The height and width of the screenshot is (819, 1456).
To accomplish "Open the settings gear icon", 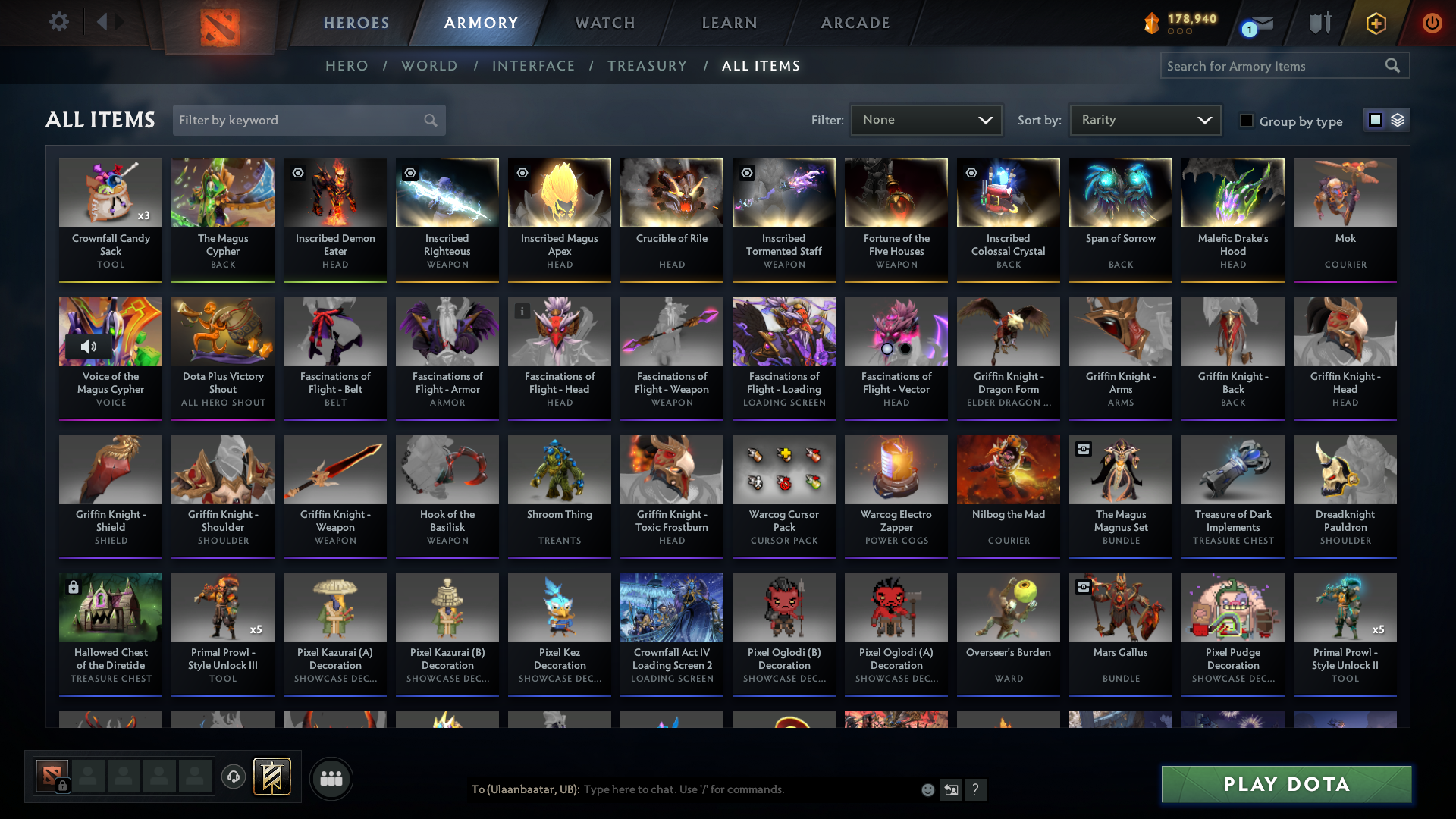I will coord(59,22).
